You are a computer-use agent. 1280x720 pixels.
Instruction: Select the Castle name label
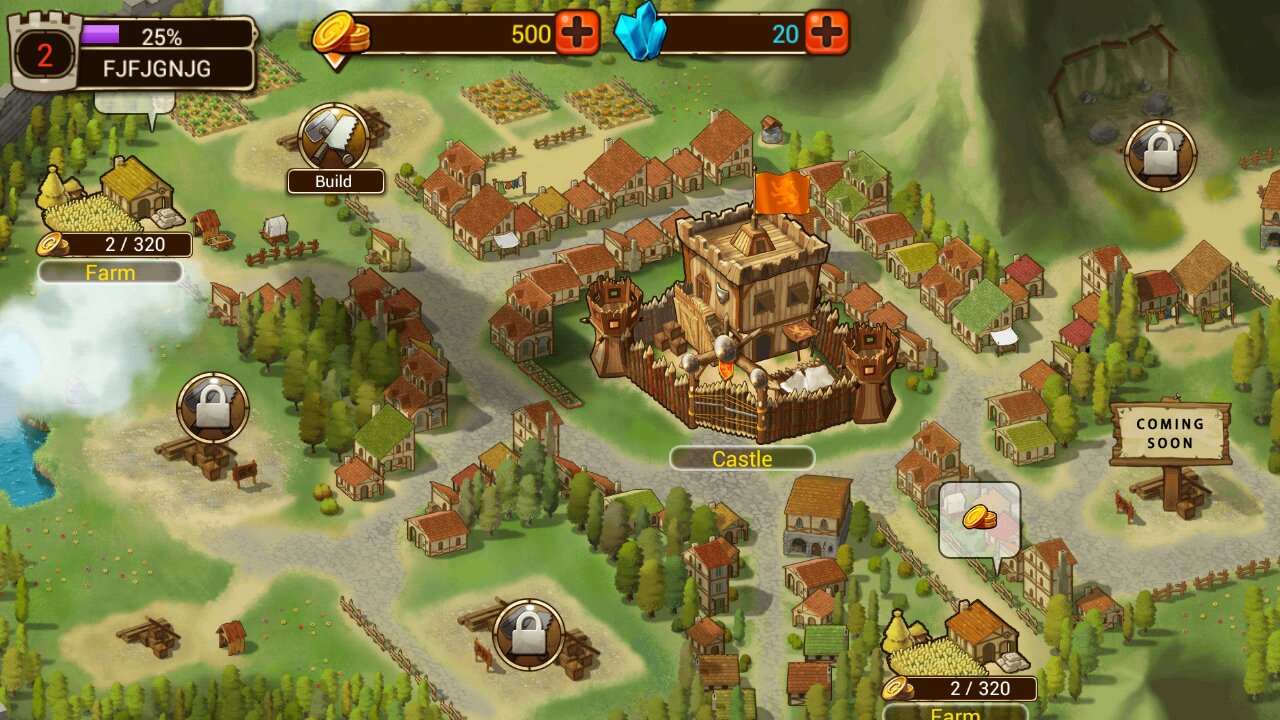(742, 459)
